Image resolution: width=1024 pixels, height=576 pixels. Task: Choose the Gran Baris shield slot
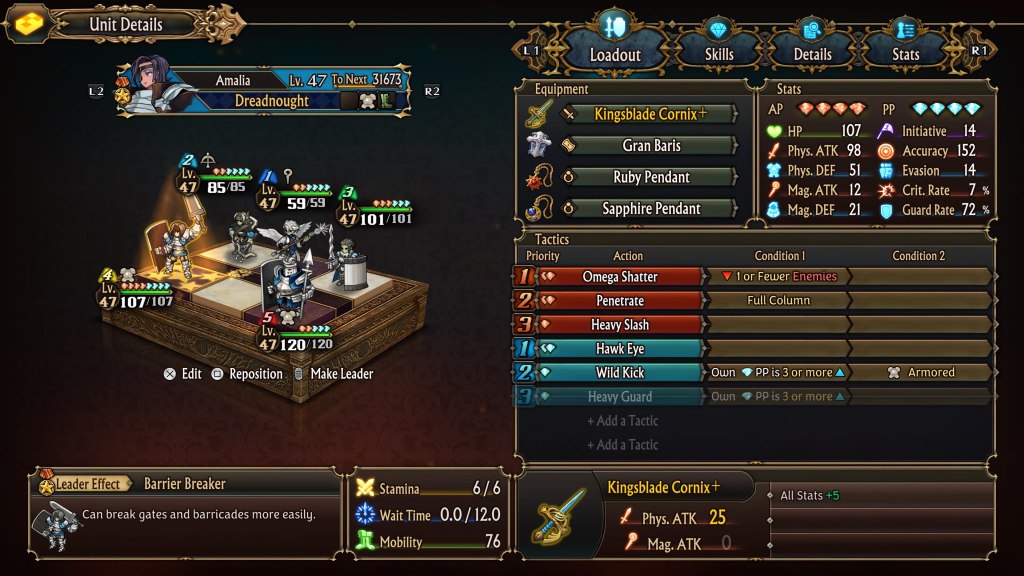[650, 146]
